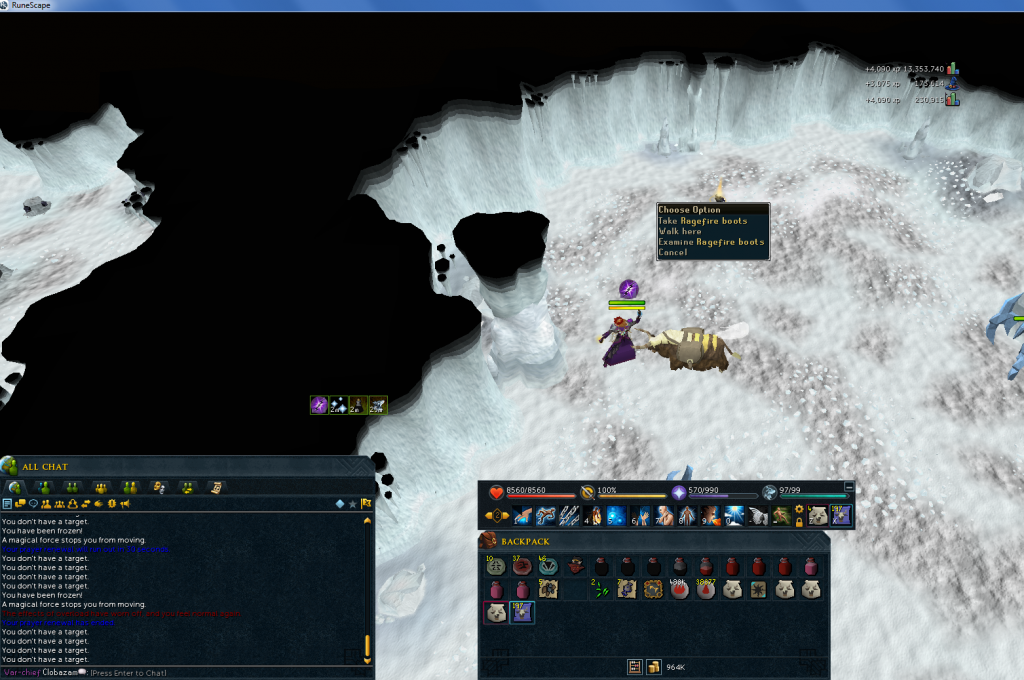Choose Examine Ragefire boots
1024x680 pixels.
(711, 242)
